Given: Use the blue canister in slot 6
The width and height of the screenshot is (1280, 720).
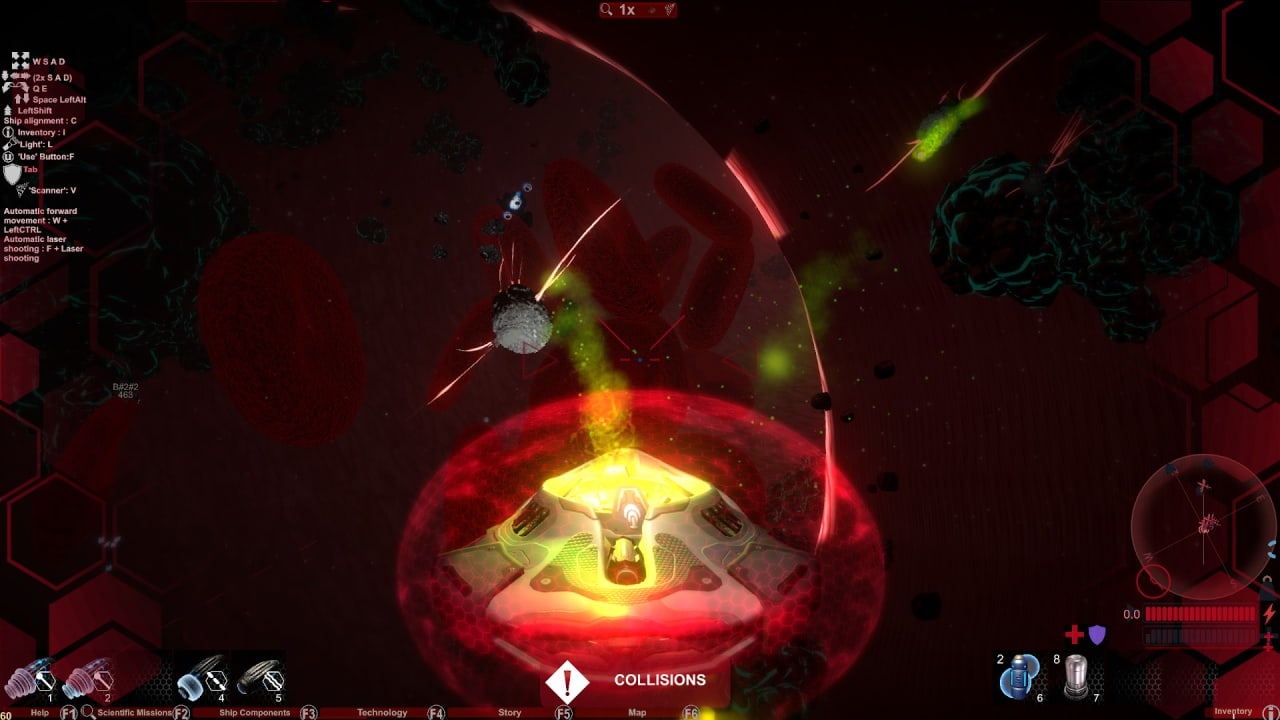Looking at the screenshot, I should point(1020,676).
